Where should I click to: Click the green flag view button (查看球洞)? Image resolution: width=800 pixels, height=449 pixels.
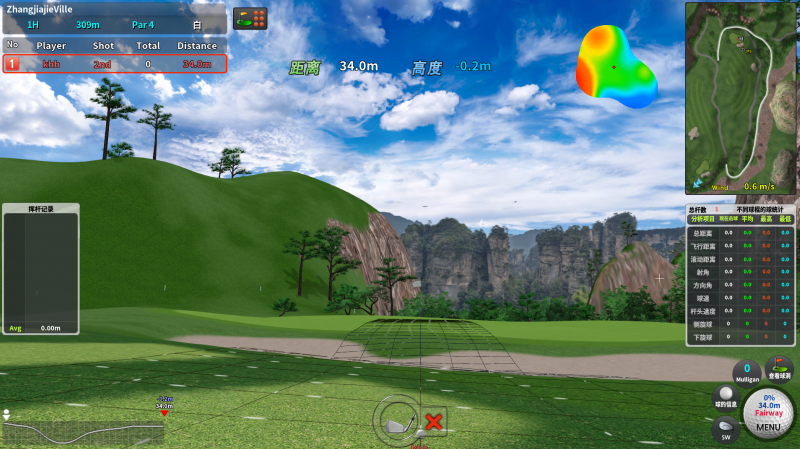(x=778, y=369)
